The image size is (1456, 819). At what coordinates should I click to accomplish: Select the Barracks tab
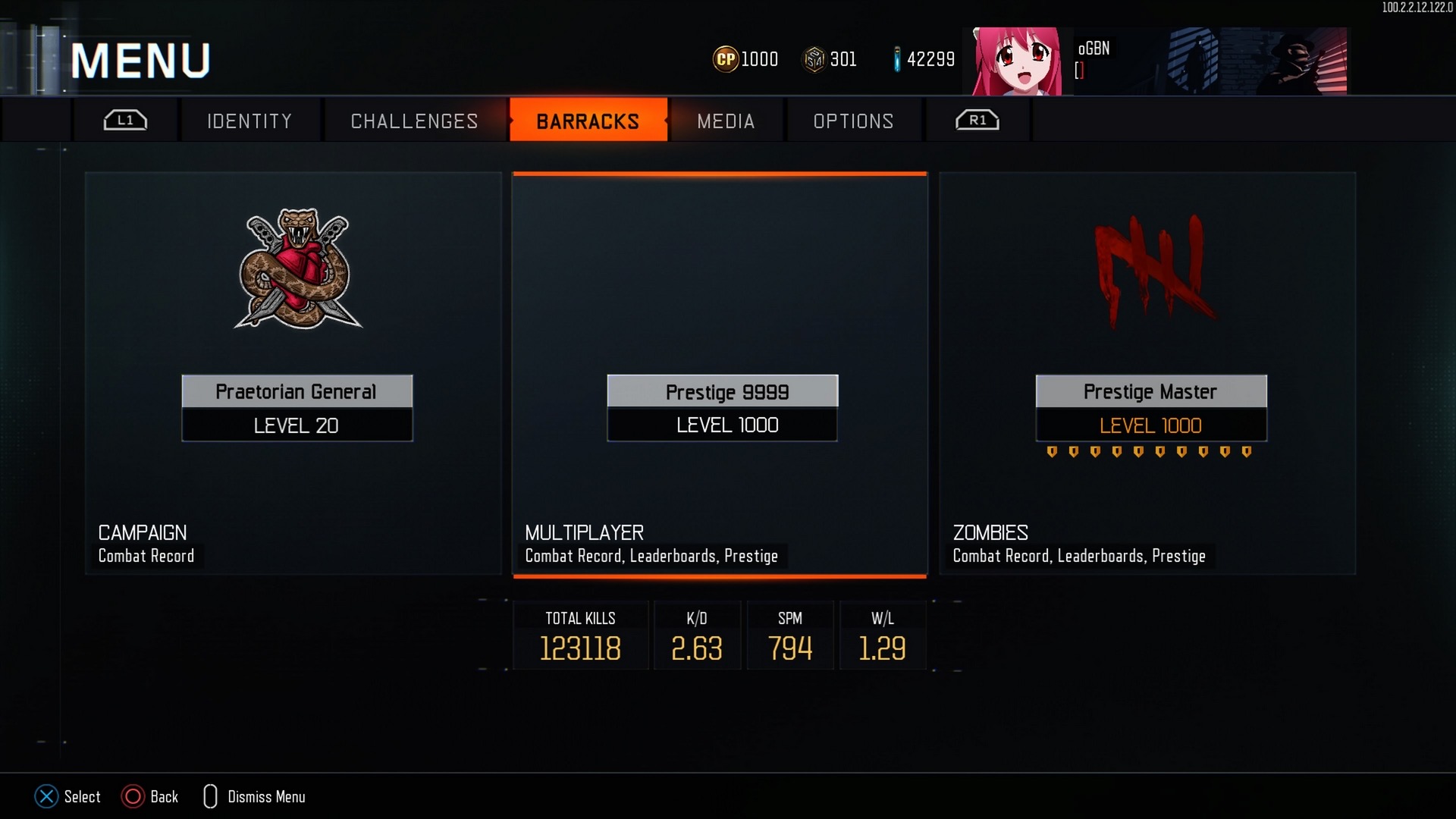tap(588, 121)
